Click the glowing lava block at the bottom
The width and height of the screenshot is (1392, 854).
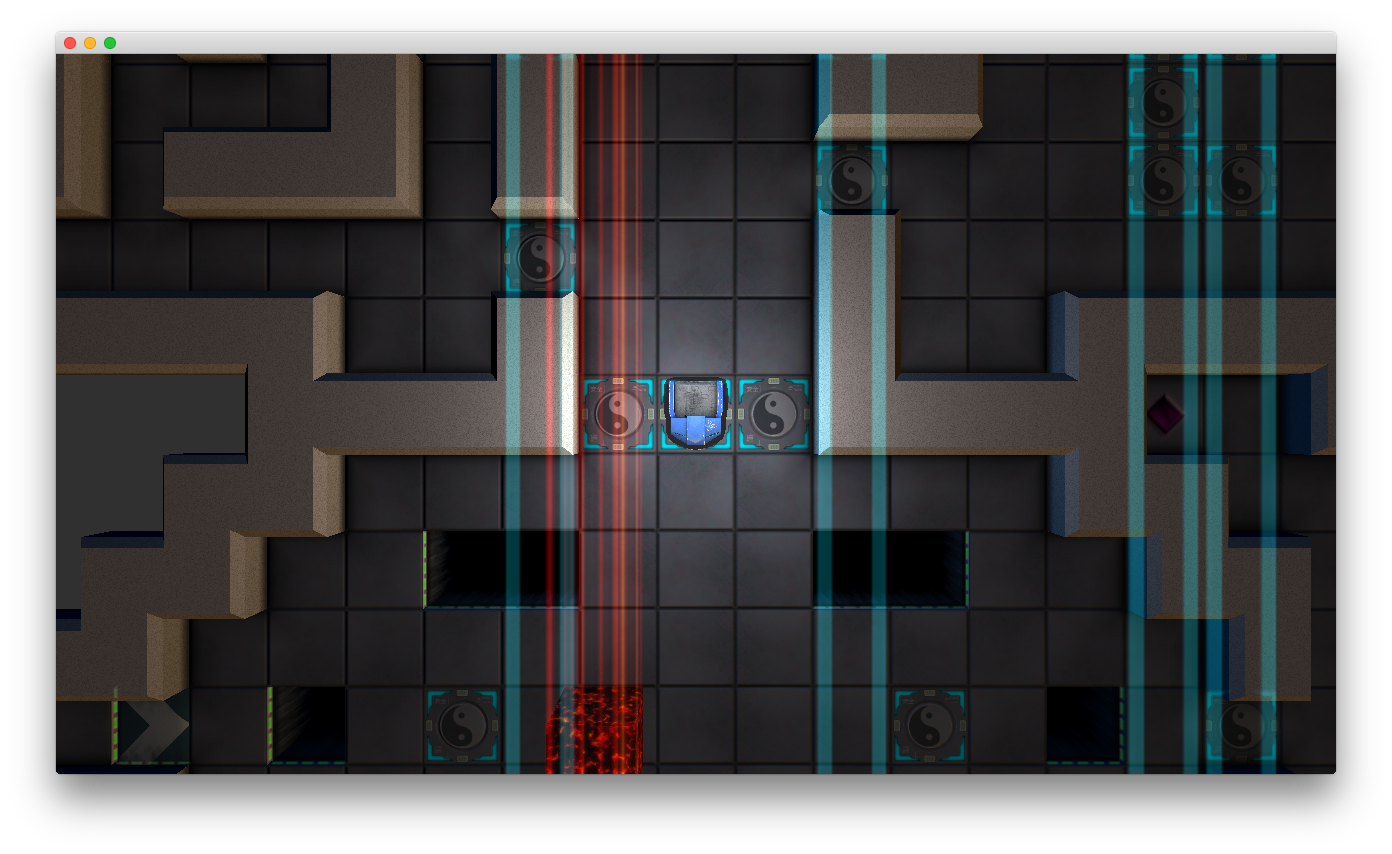click(593, 730)
